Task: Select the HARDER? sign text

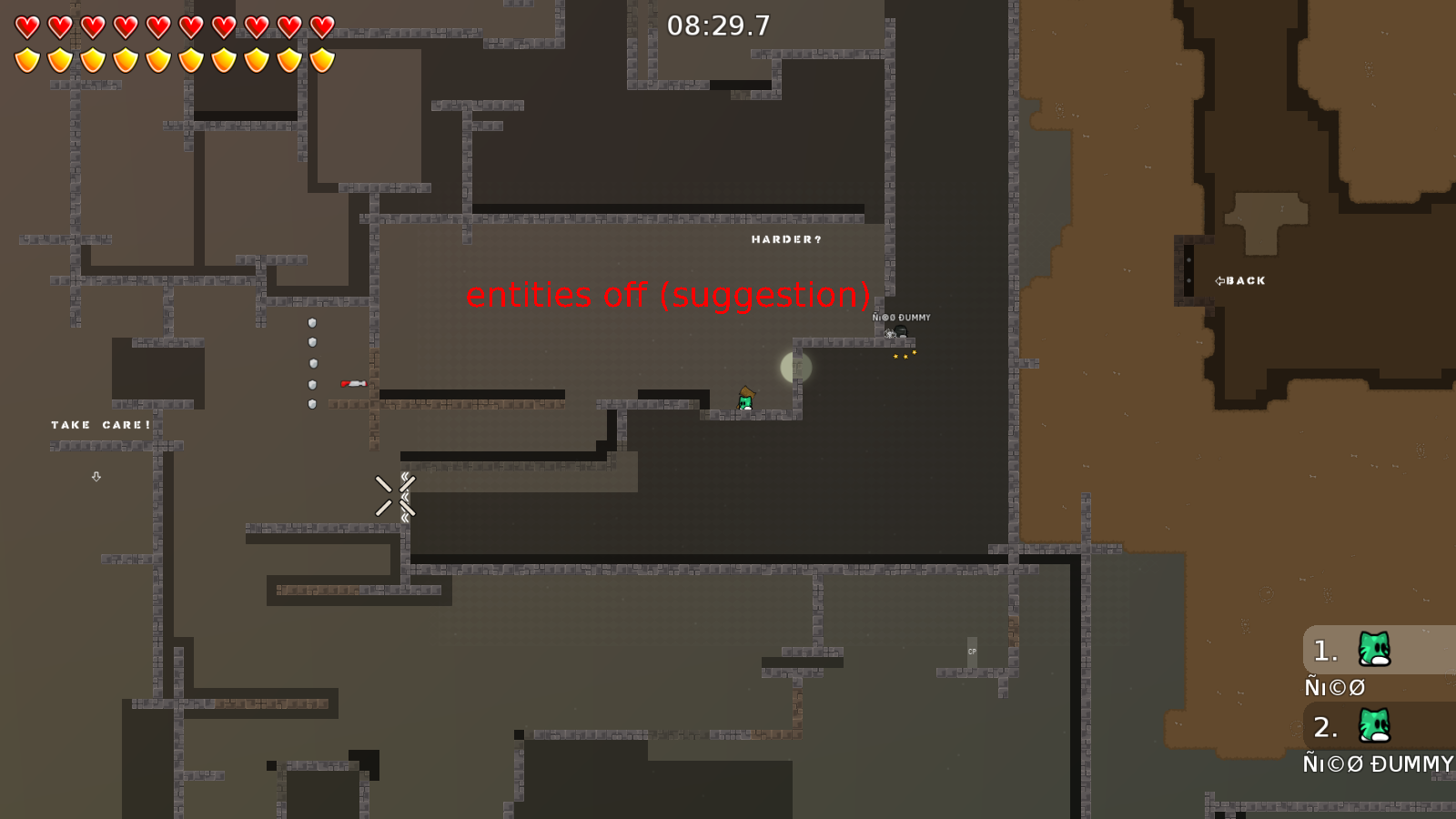Action: pyautogui.click(x=785, y=240)
